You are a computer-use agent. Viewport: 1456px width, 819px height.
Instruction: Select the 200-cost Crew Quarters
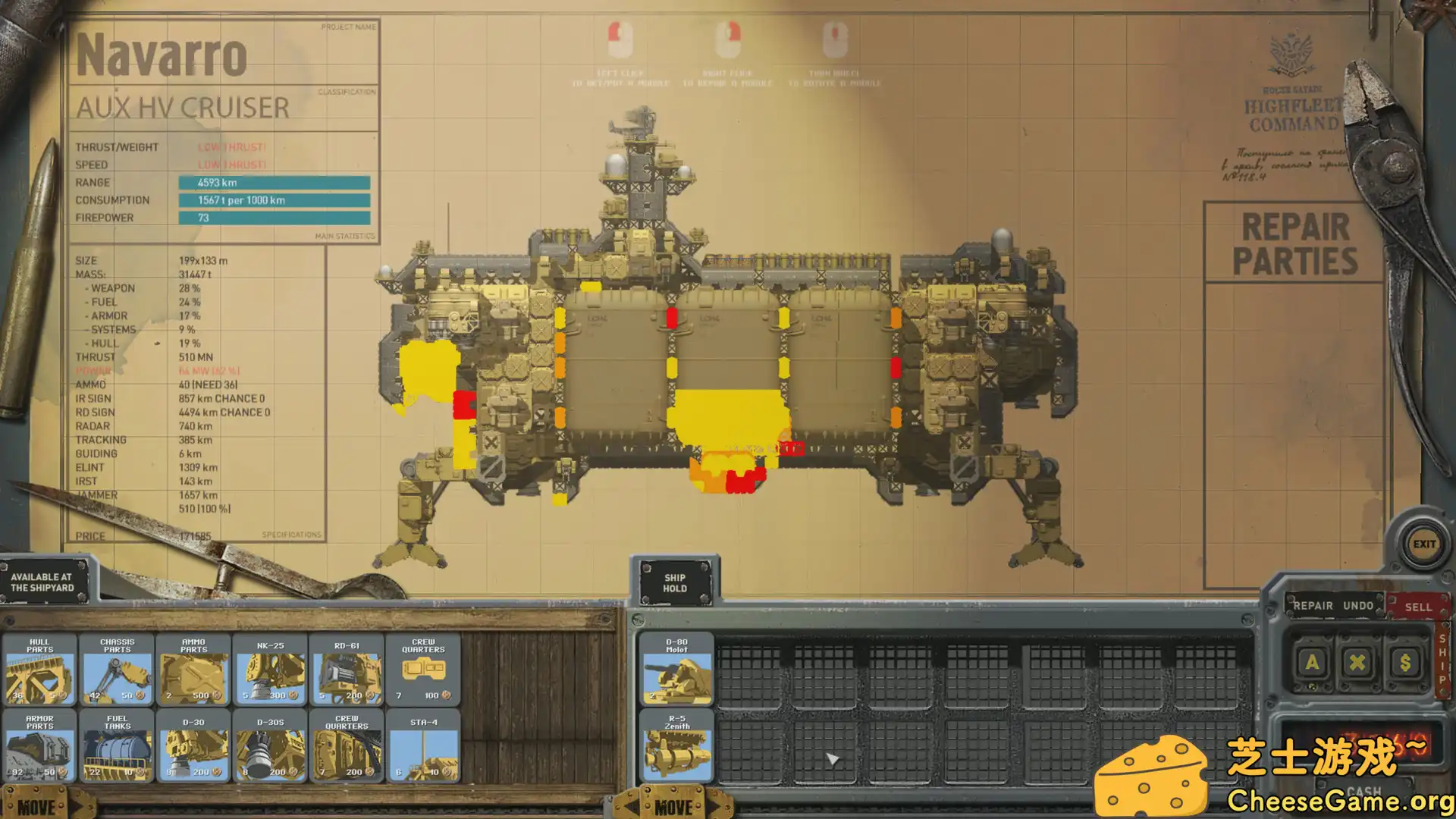coord(347,746)
